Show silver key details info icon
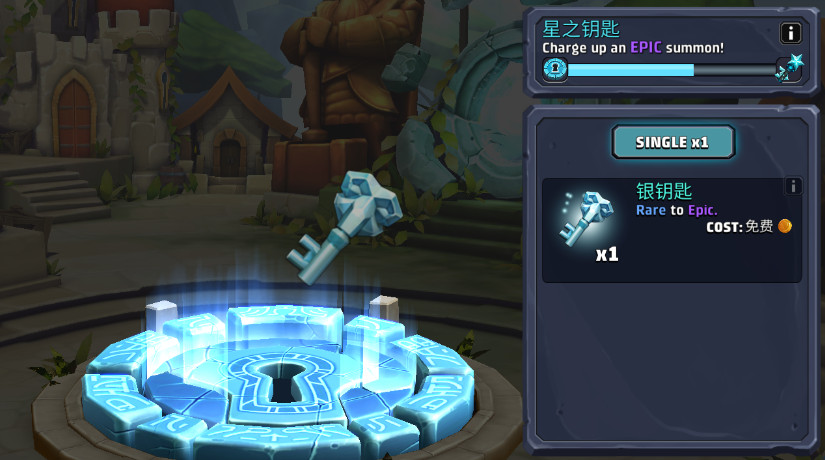The height and width of the screenshot is (460, 825). 793,186
